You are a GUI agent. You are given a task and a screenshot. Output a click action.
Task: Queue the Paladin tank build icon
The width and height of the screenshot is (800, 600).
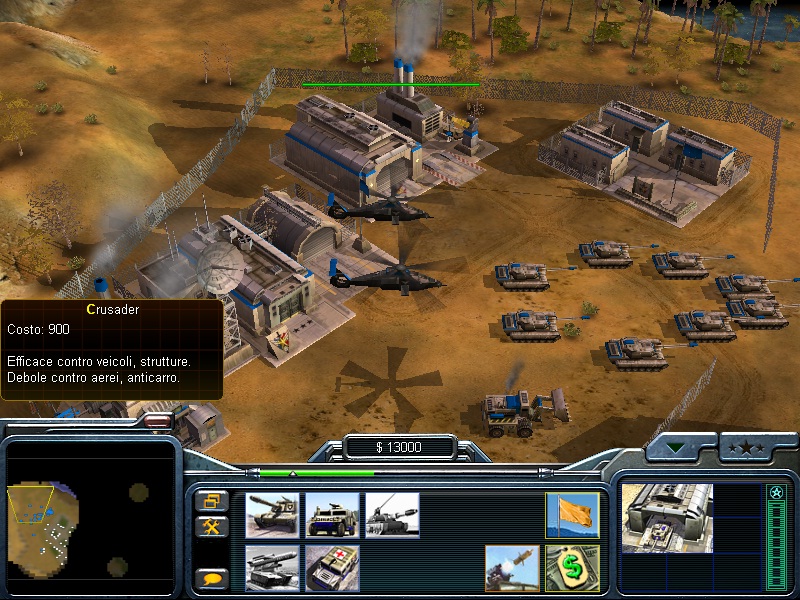point(392,516)
